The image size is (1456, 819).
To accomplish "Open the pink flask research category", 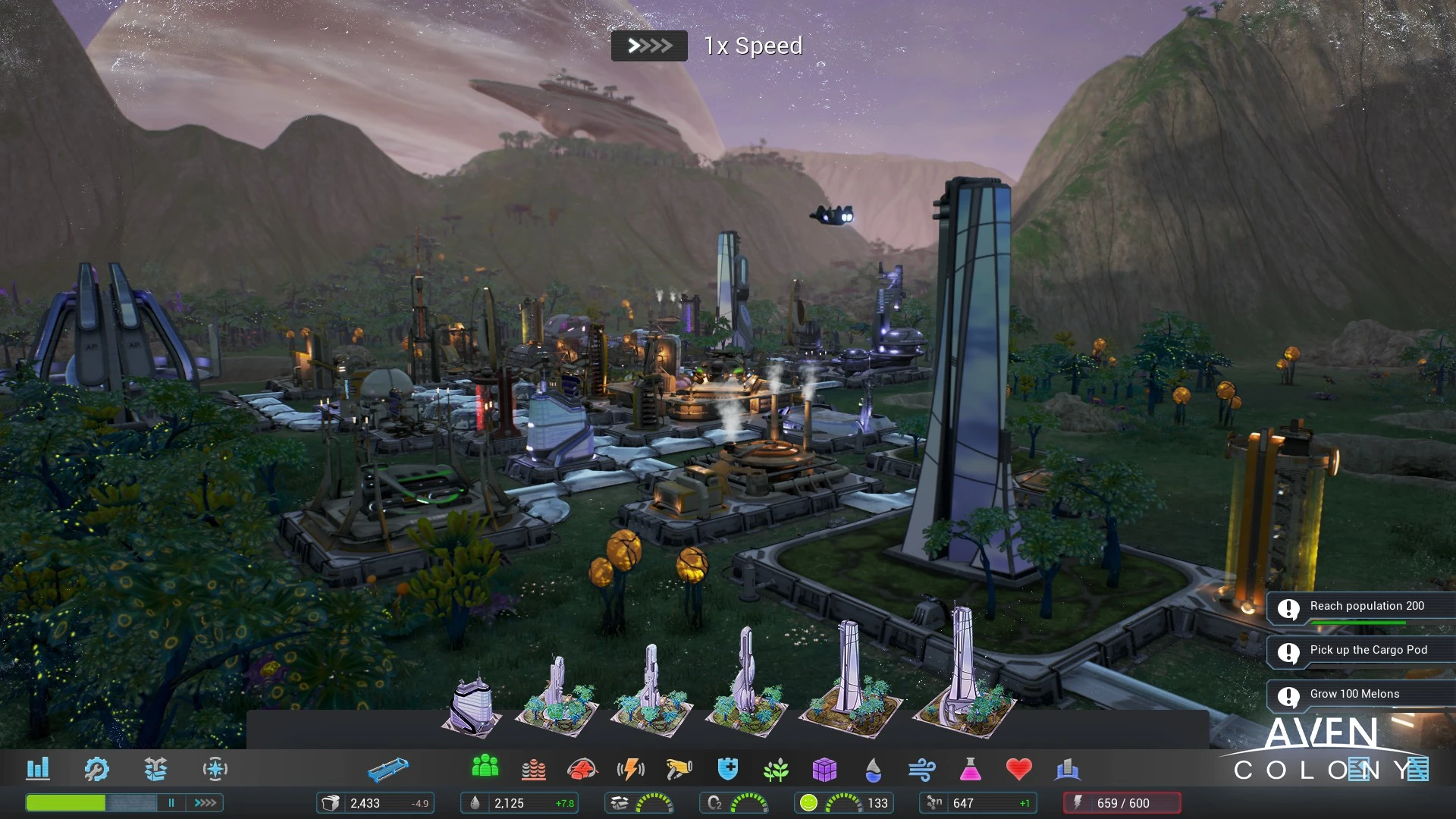I will [970, 770].
